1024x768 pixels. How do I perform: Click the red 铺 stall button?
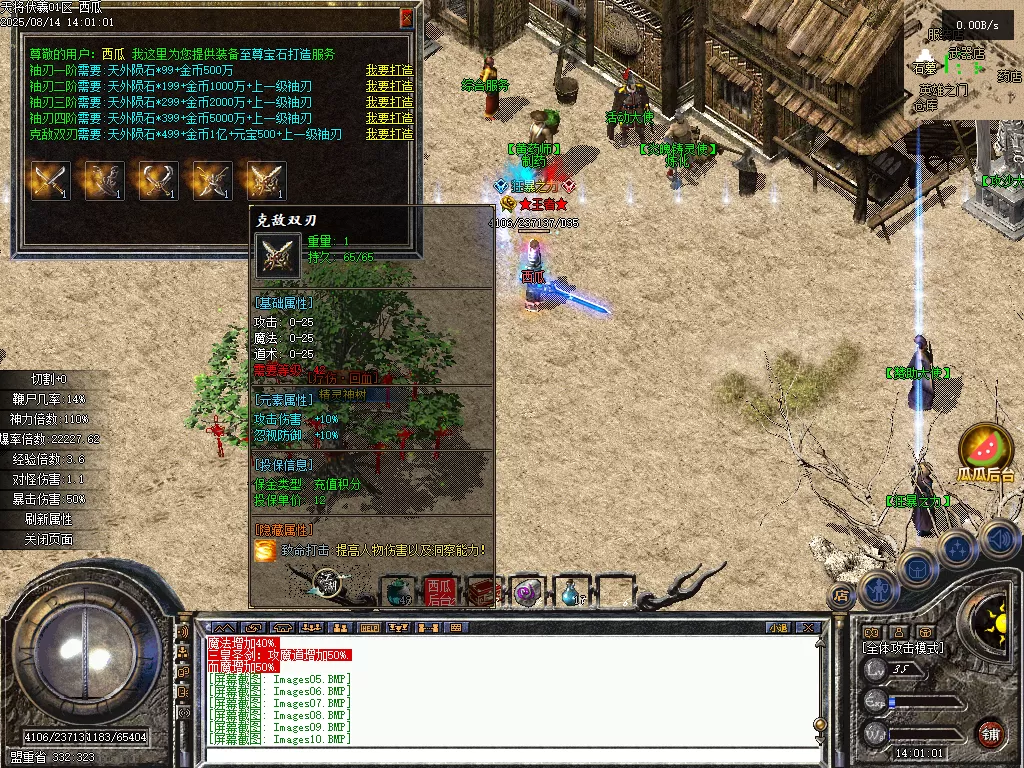(990, 733)
